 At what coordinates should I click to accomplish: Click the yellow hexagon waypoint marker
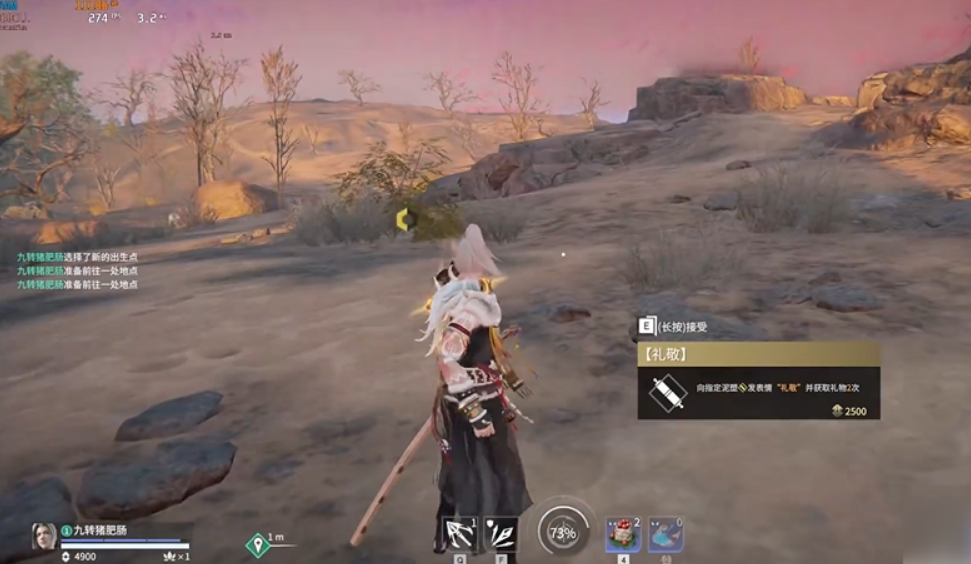point(403,219)
